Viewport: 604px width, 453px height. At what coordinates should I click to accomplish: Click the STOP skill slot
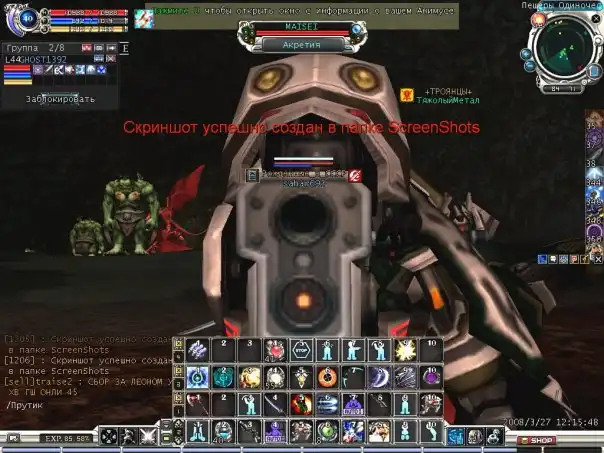(x=301, y=350)
